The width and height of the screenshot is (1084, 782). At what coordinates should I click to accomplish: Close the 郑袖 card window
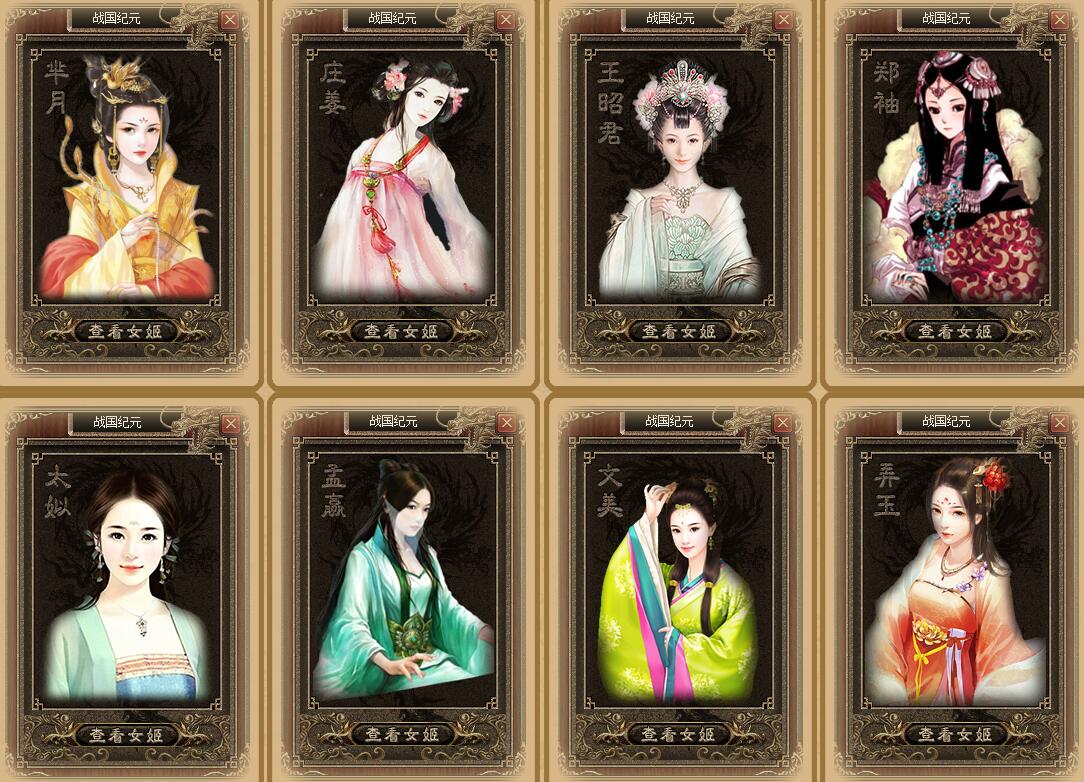1060,19
